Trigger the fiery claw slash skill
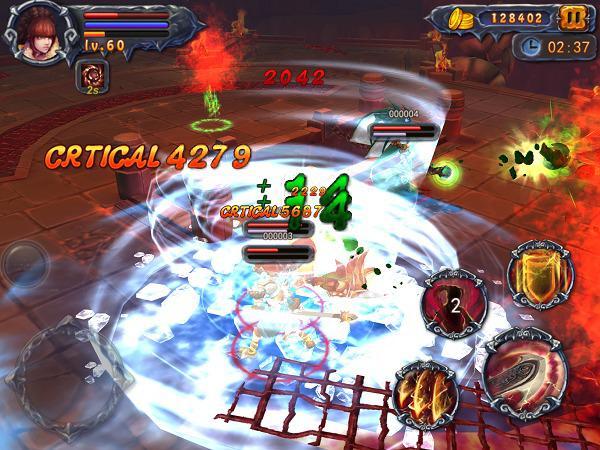The image size is (600, 450). click(426, 391)
